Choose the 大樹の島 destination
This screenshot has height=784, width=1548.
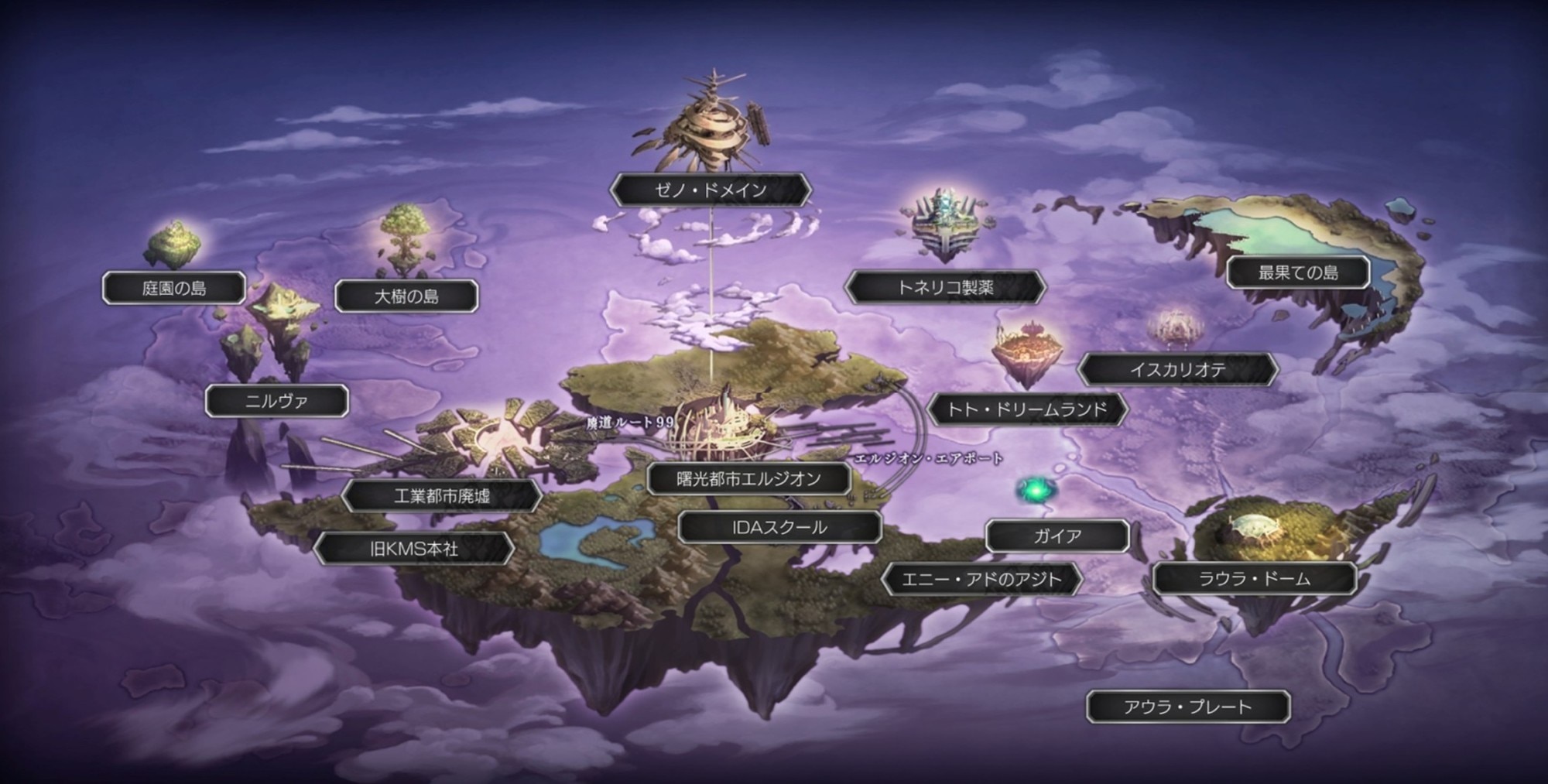(x=406, y=296)
